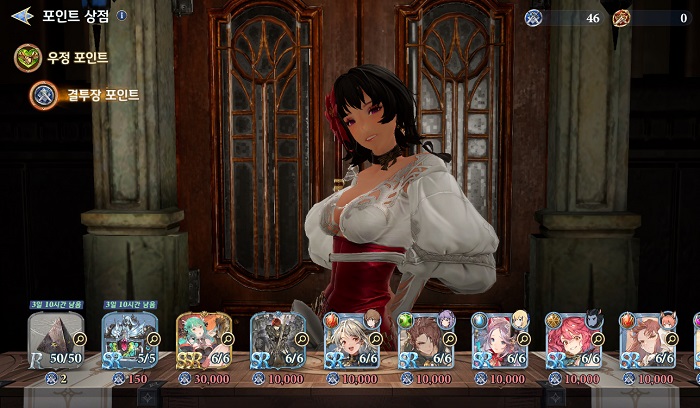Go back using the arrow button
The height and width of the screenshot is (408, 700).
[22, 16]
